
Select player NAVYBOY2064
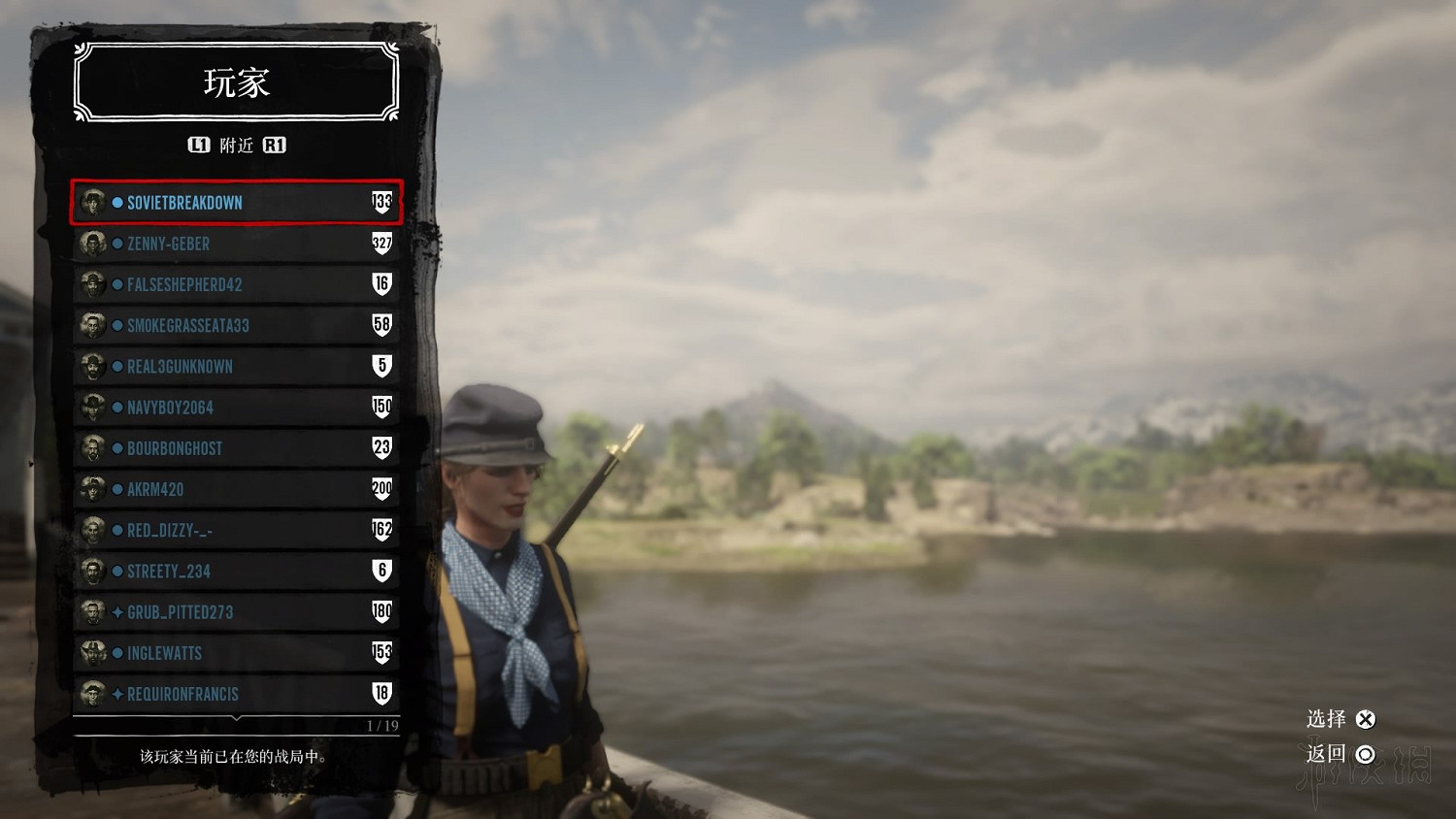236,408
